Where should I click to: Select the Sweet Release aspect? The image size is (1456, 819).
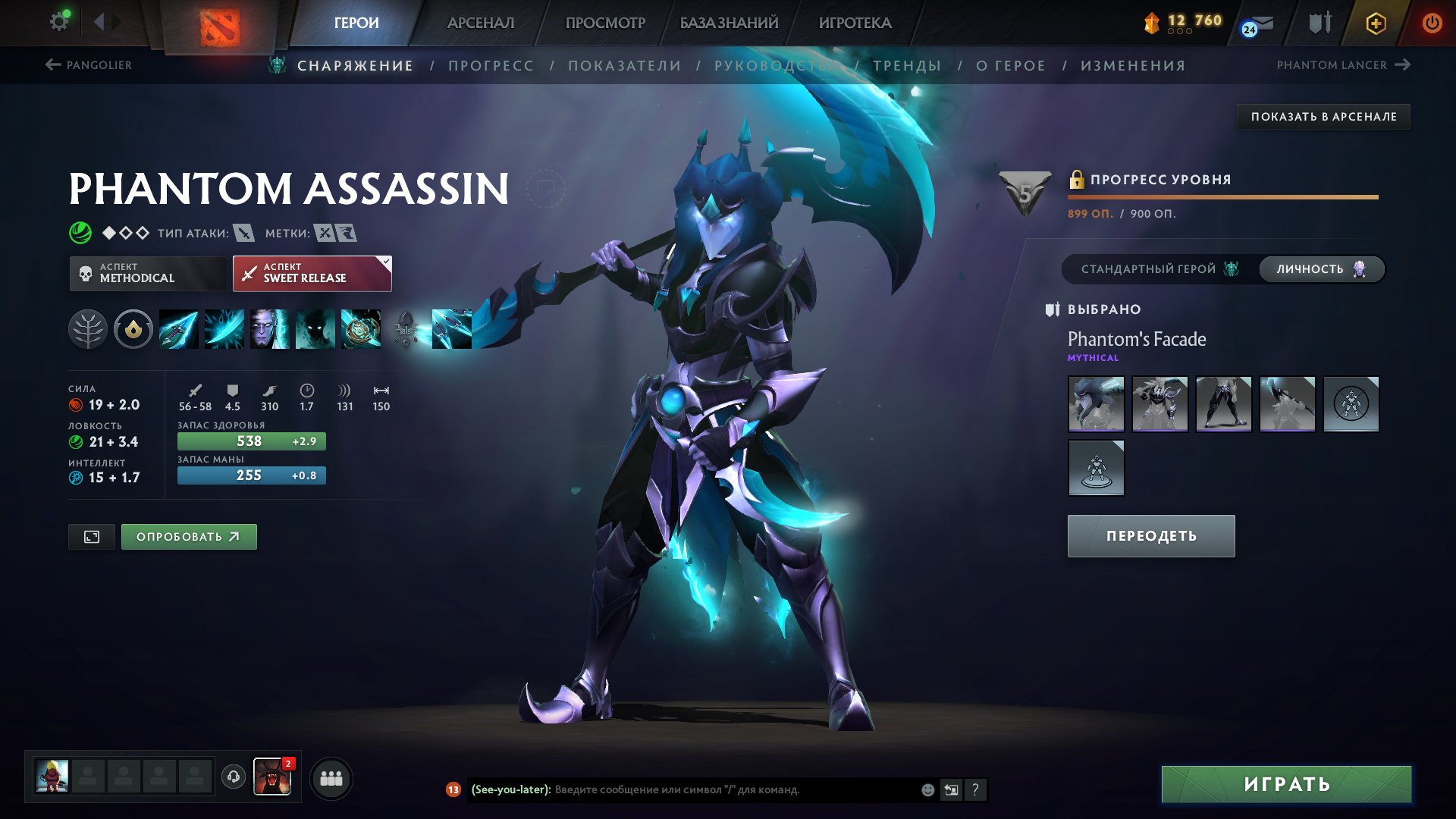pyautogui.click(x=312, y=272)
